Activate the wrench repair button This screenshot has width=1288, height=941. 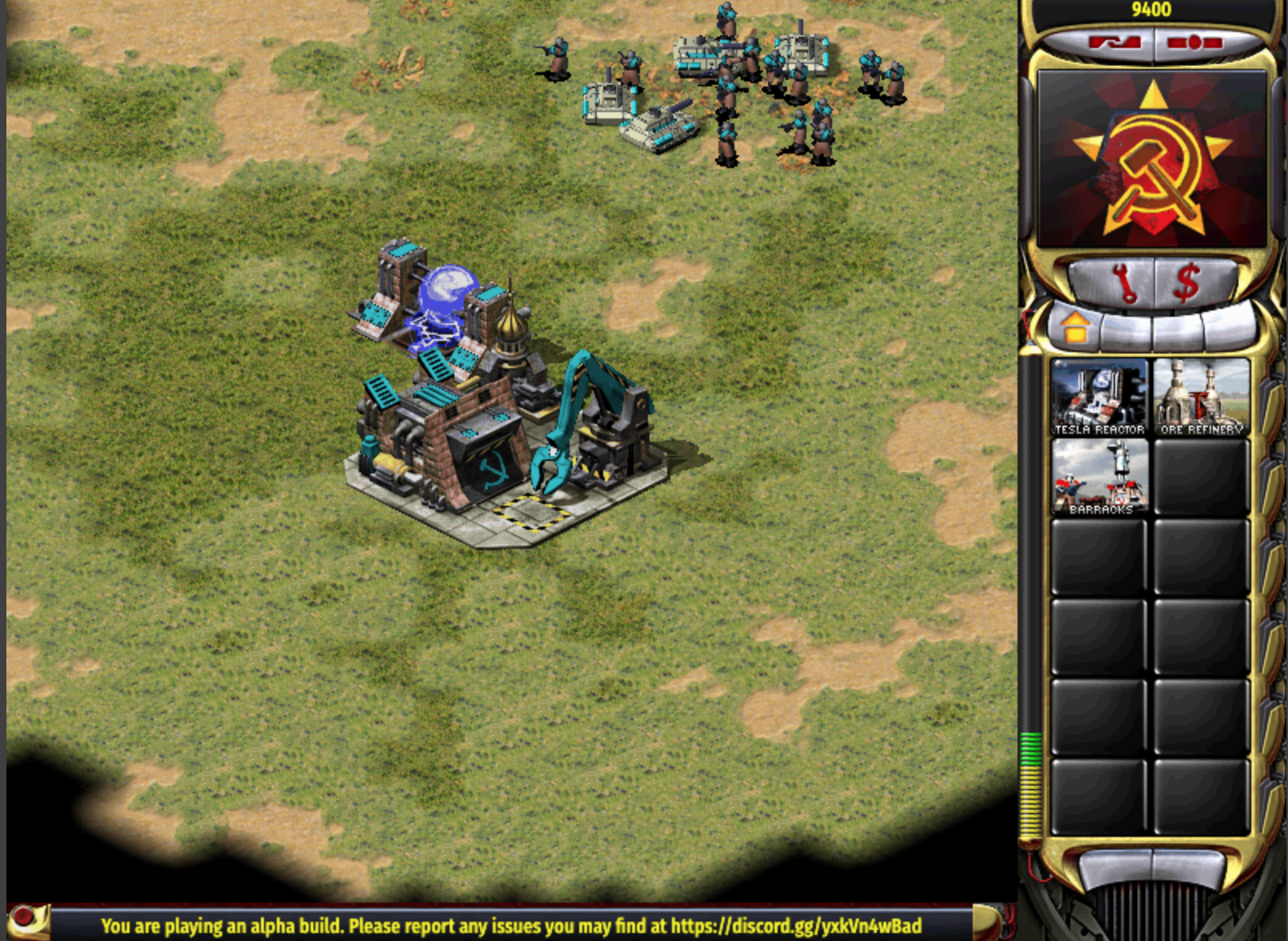point(1122,283)
